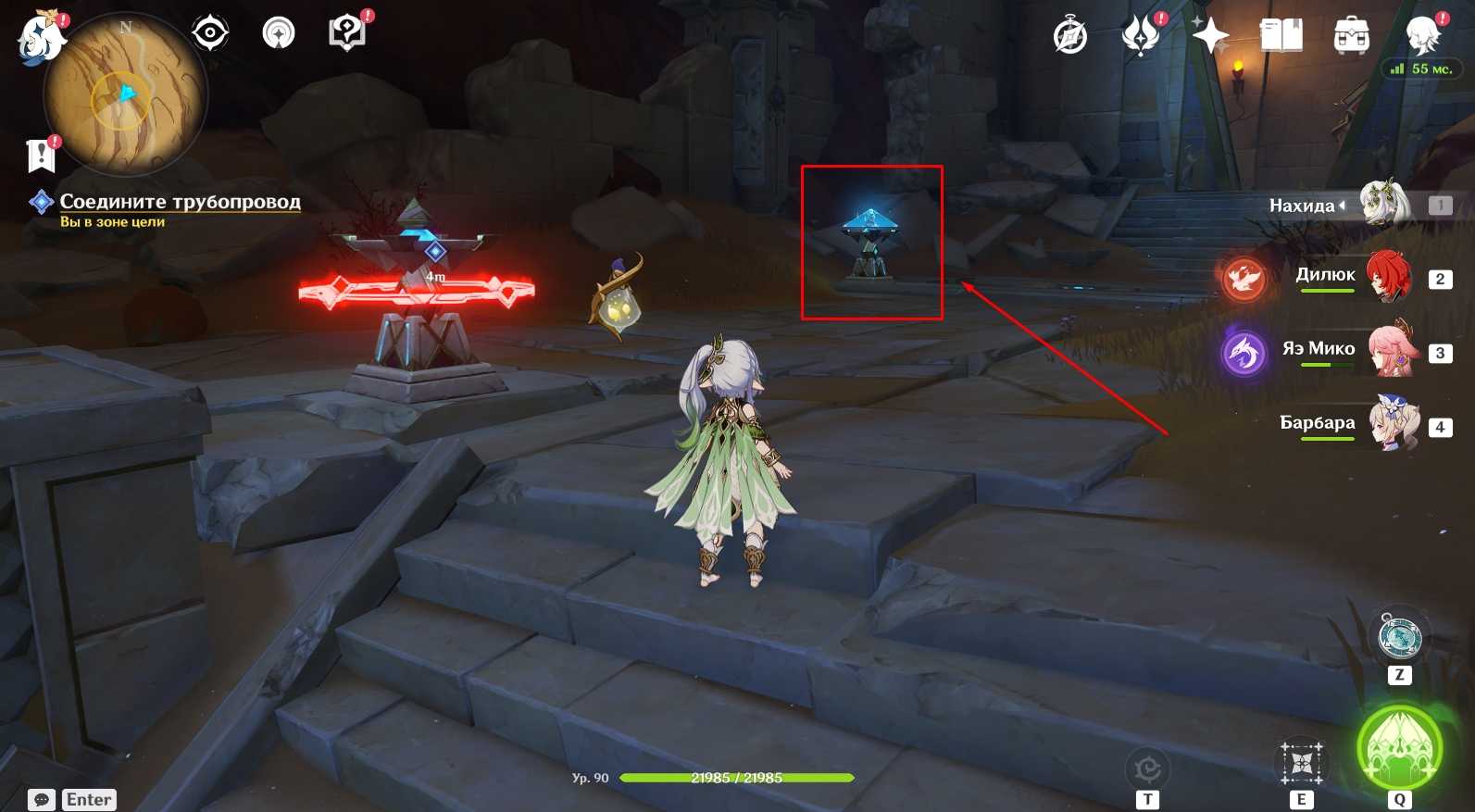
Task: Open the quest log exclamation bookmark
Action: coord(41,156)
